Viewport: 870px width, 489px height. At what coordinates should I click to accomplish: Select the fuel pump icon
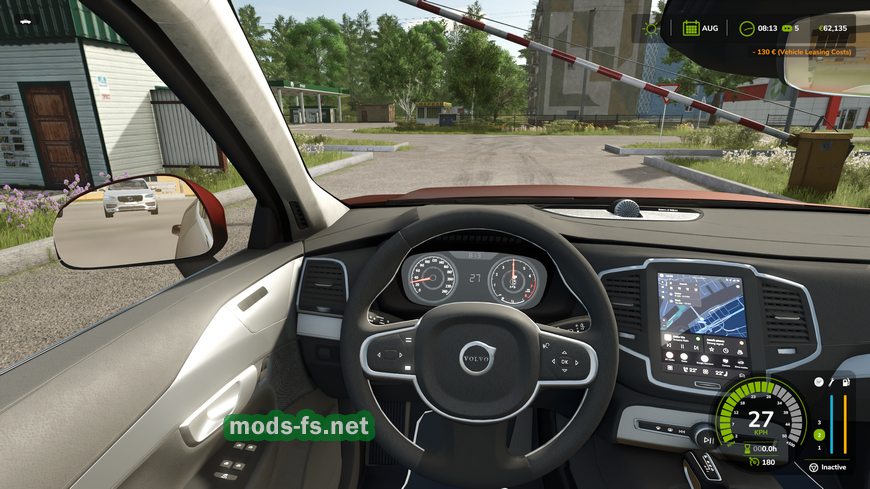point(845,383)
